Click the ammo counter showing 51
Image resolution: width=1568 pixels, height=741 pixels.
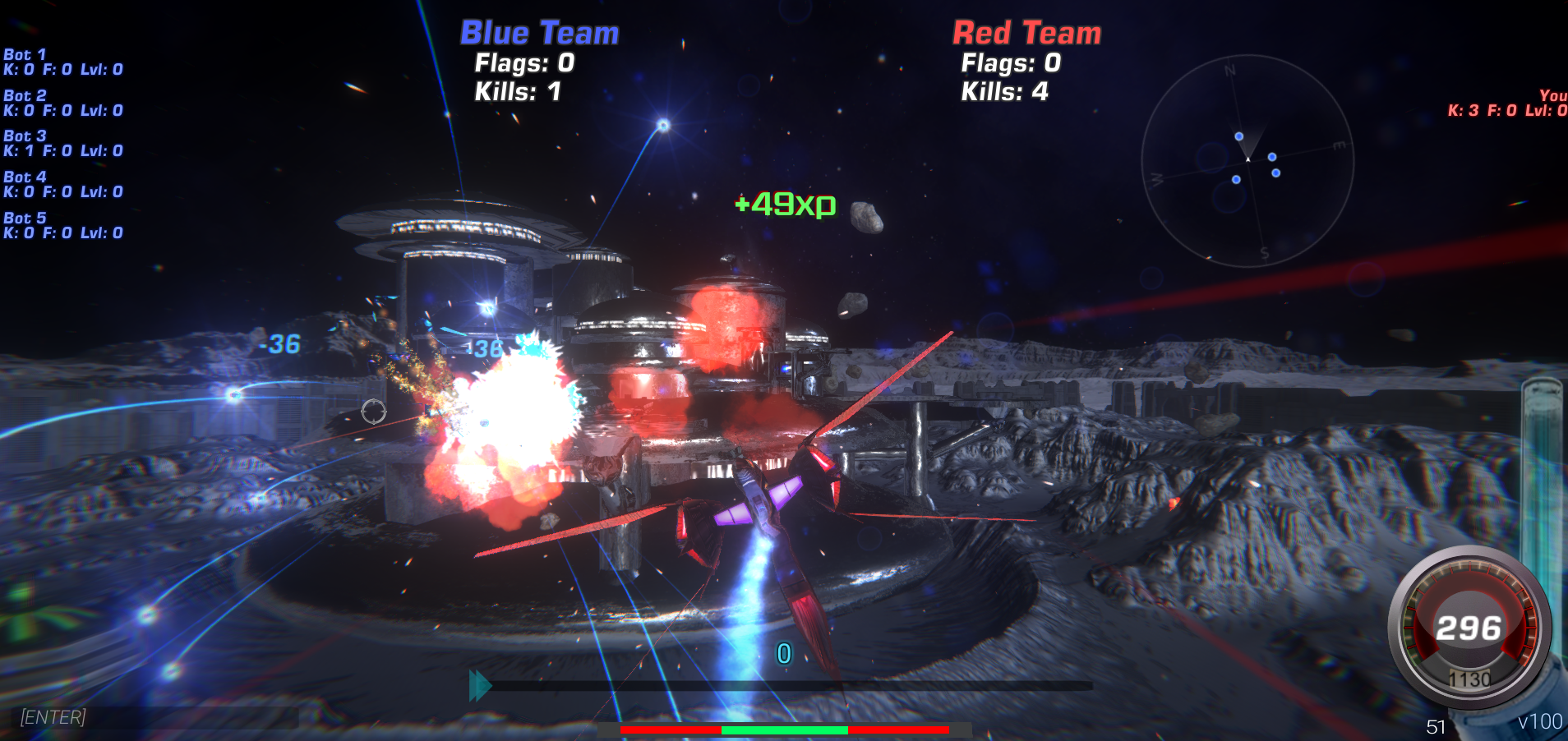[1437, 725]
